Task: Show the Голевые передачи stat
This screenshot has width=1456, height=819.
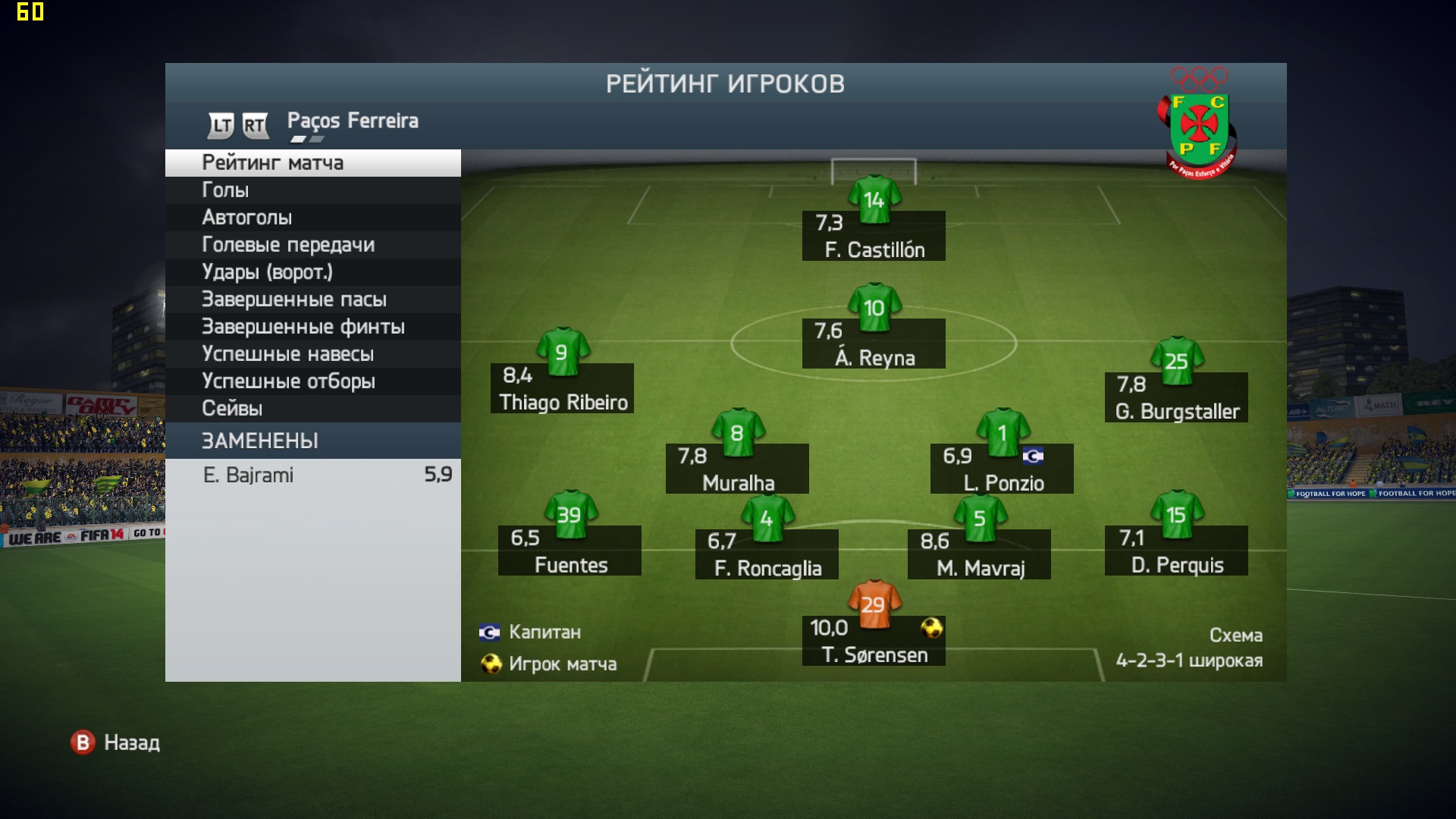Action: (x=312, y=245)
